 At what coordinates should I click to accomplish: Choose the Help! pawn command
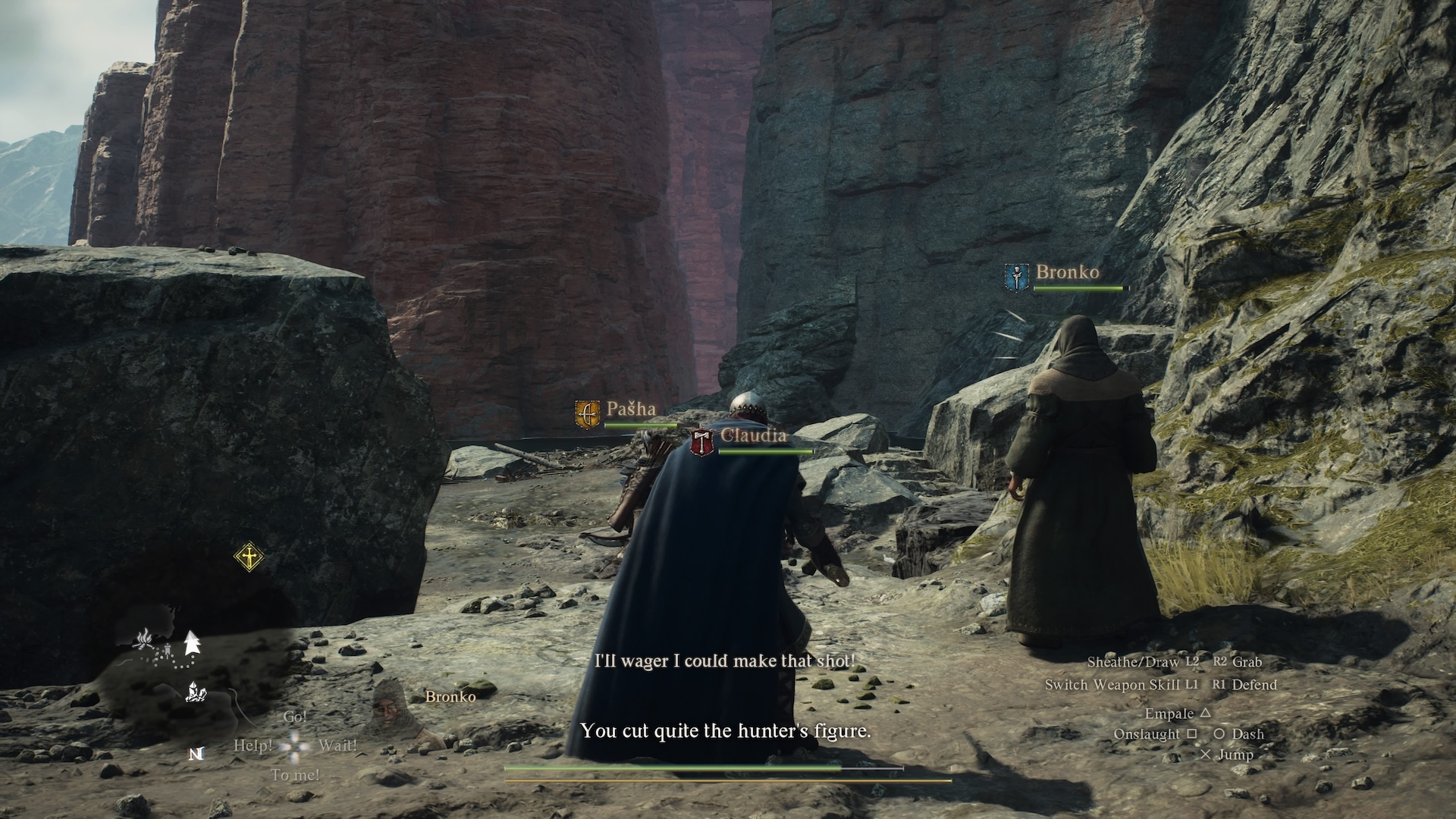pyautogui.click(x=253, y=746)
